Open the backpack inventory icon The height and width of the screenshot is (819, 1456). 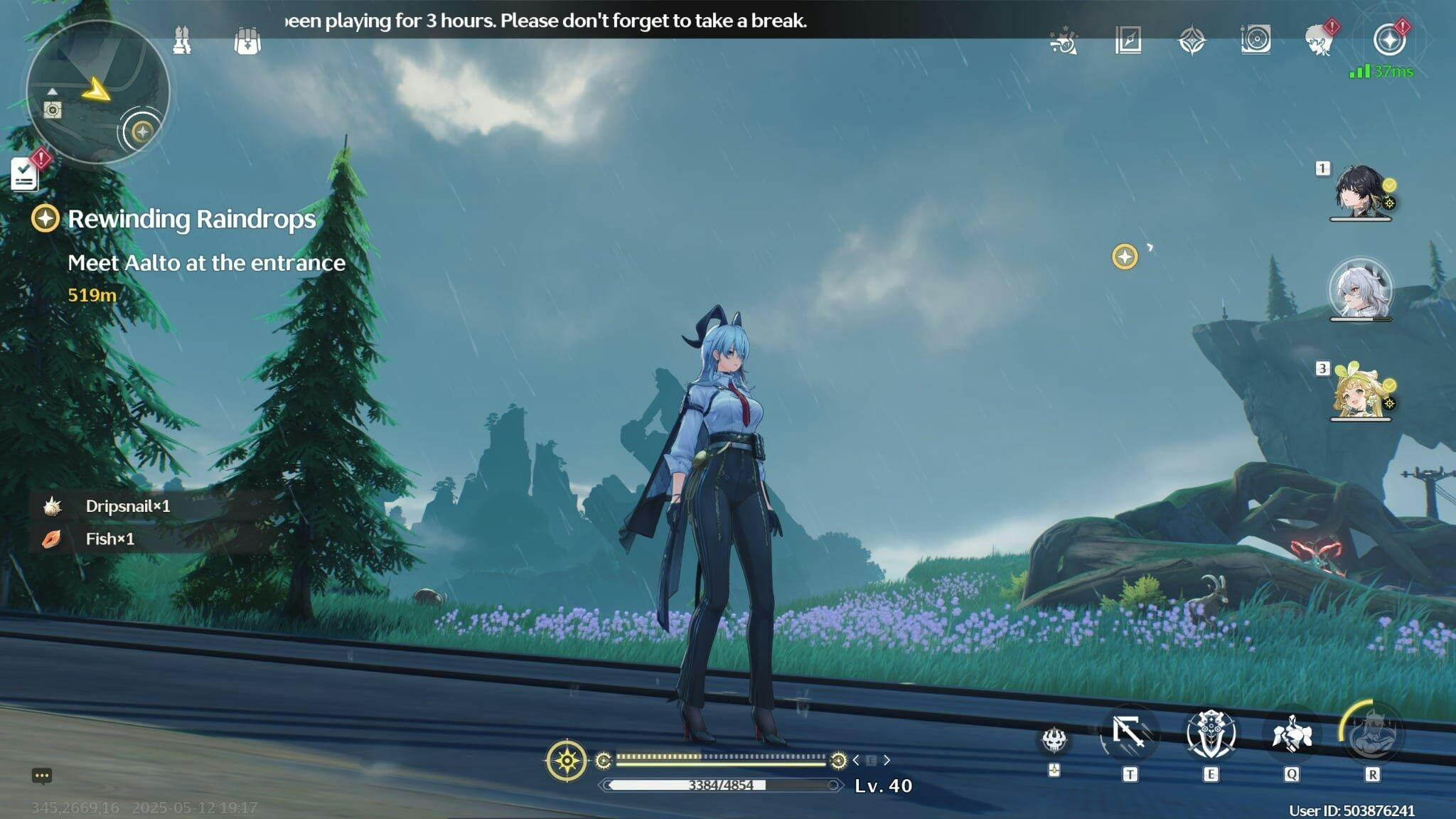247,41
